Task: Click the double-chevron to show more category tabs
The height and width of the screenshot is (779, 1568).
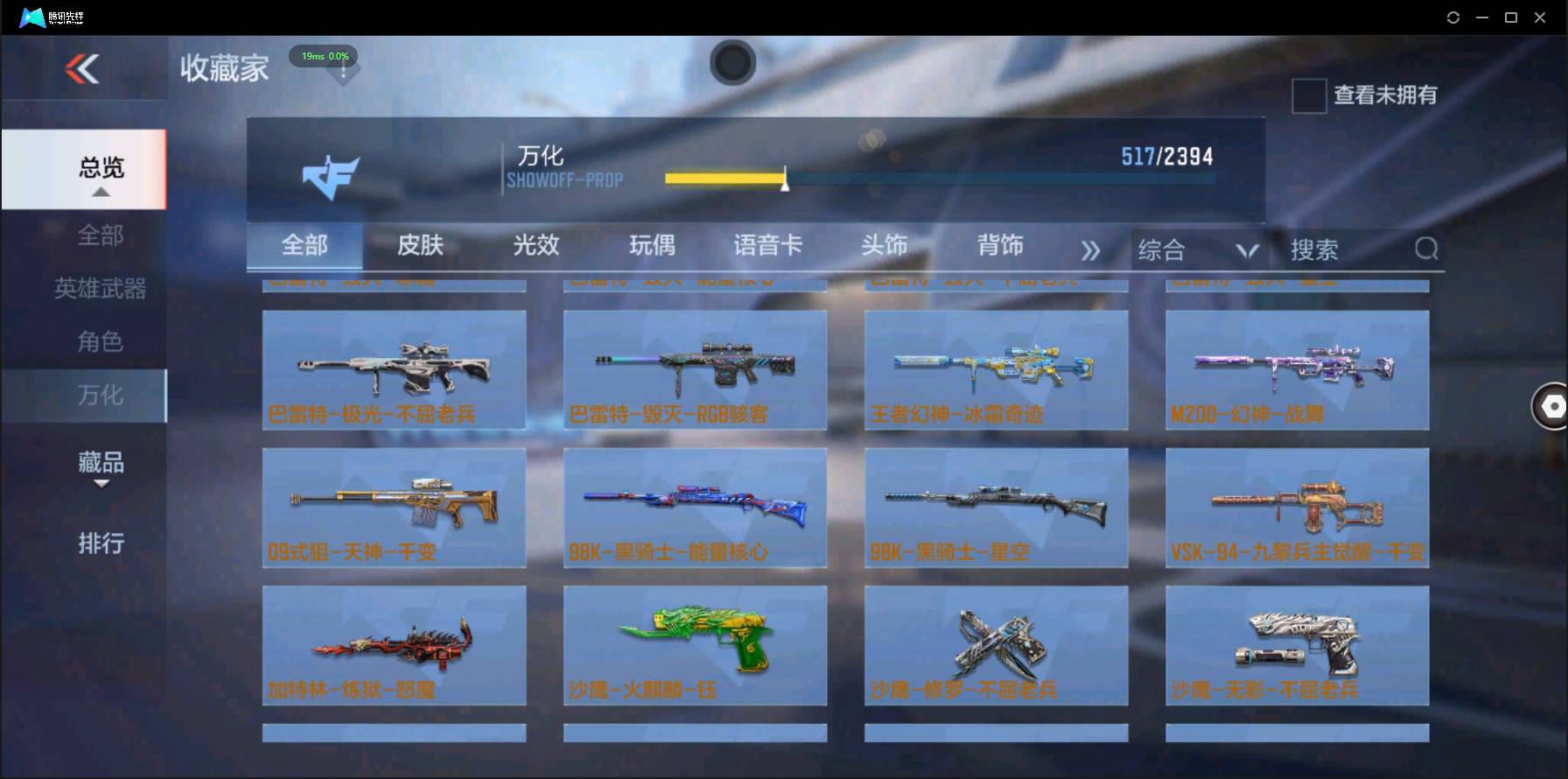Action: (x=1090, y=249)
